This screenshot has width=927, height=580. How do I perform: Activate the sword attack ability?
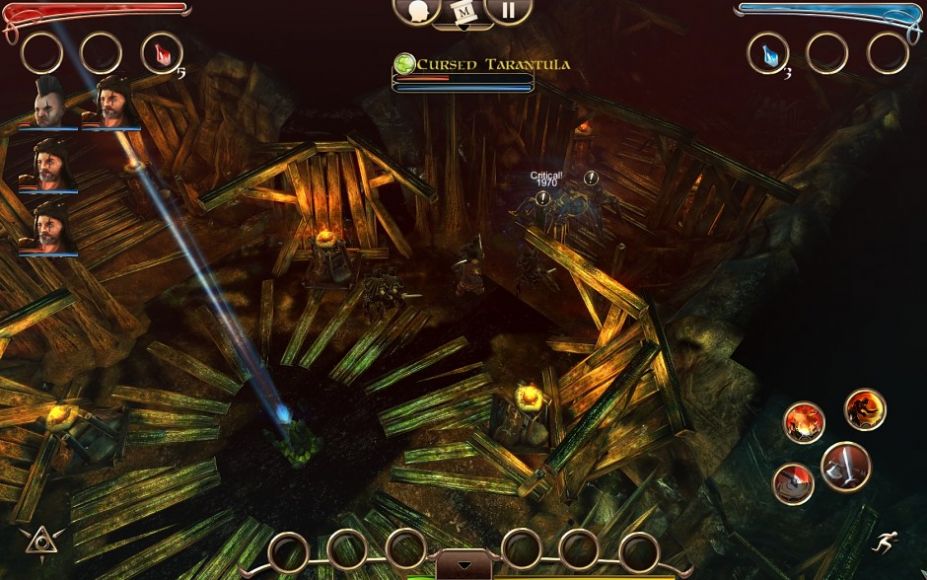pos(845,466)
